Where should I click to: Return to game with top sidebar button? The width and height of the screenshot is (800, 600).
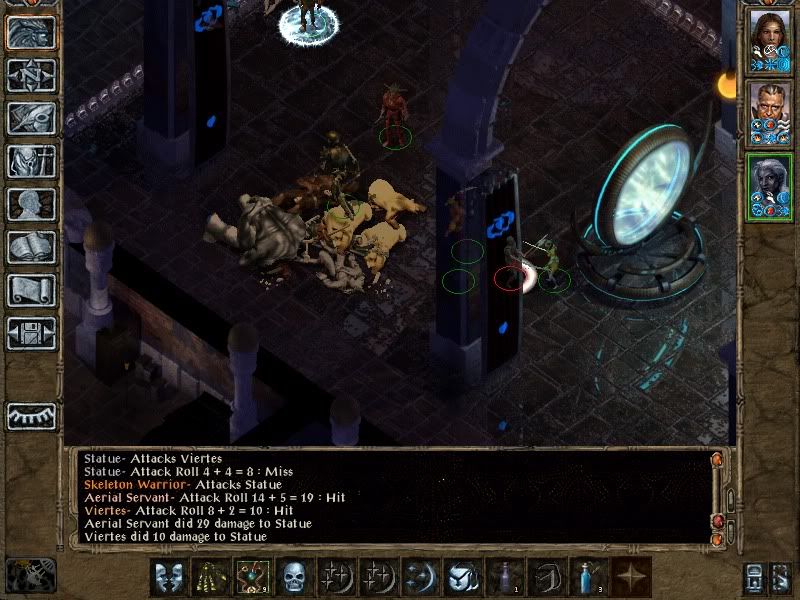(32, 33)
